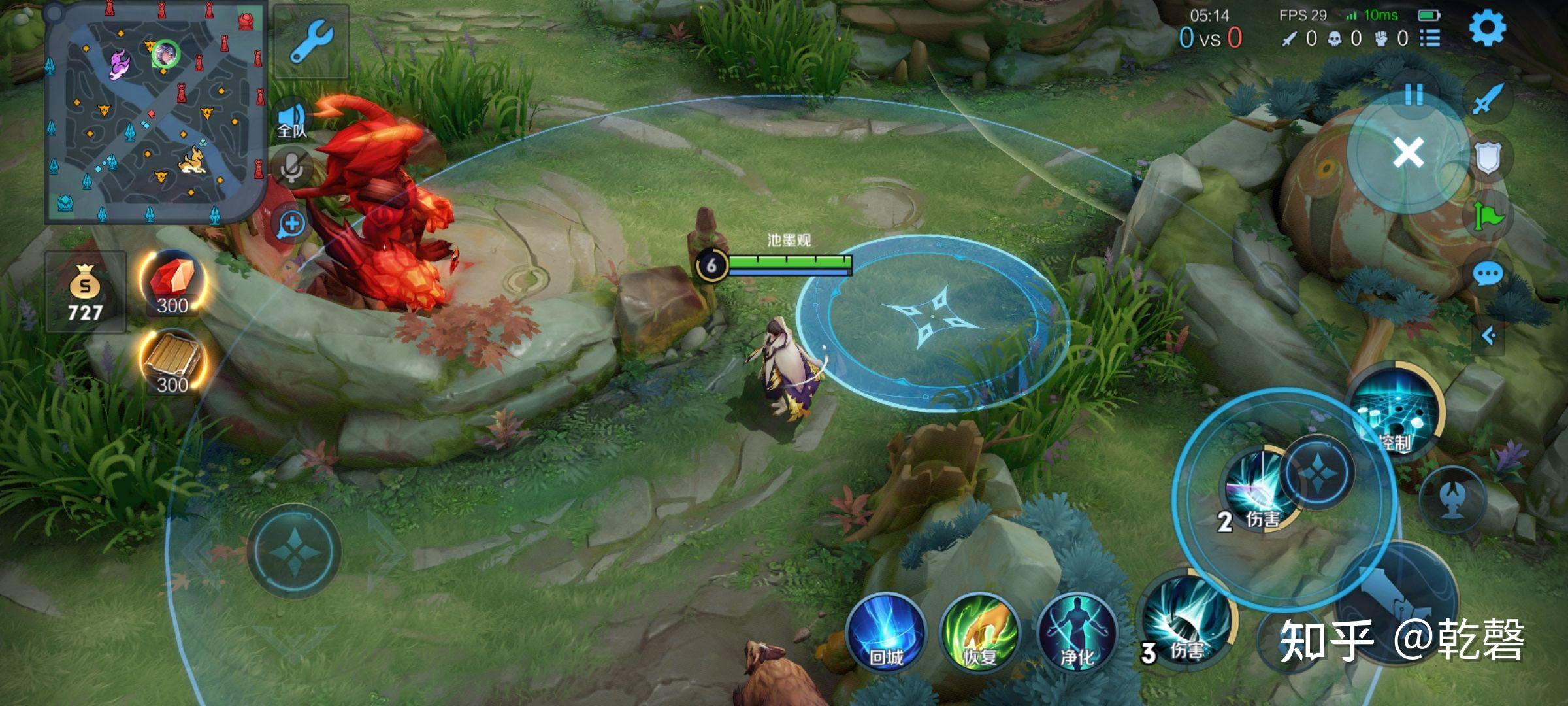This screenshot has height=706, width=1568.
Task: Send the shield defend signal
Action: [1488, 158]
